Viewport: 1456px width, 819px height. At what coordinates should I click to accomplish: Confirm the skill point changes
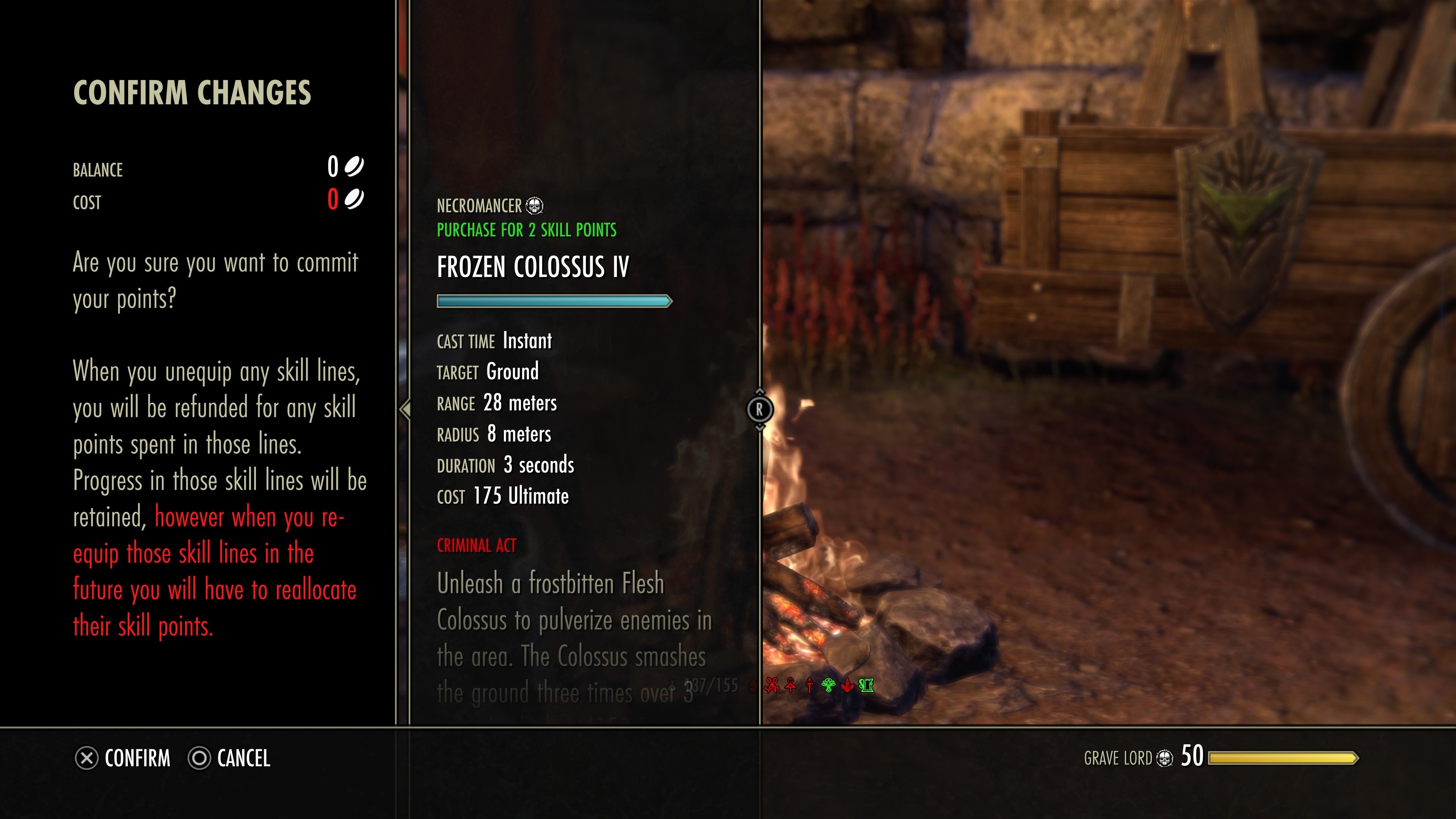(x=123, y=758)
